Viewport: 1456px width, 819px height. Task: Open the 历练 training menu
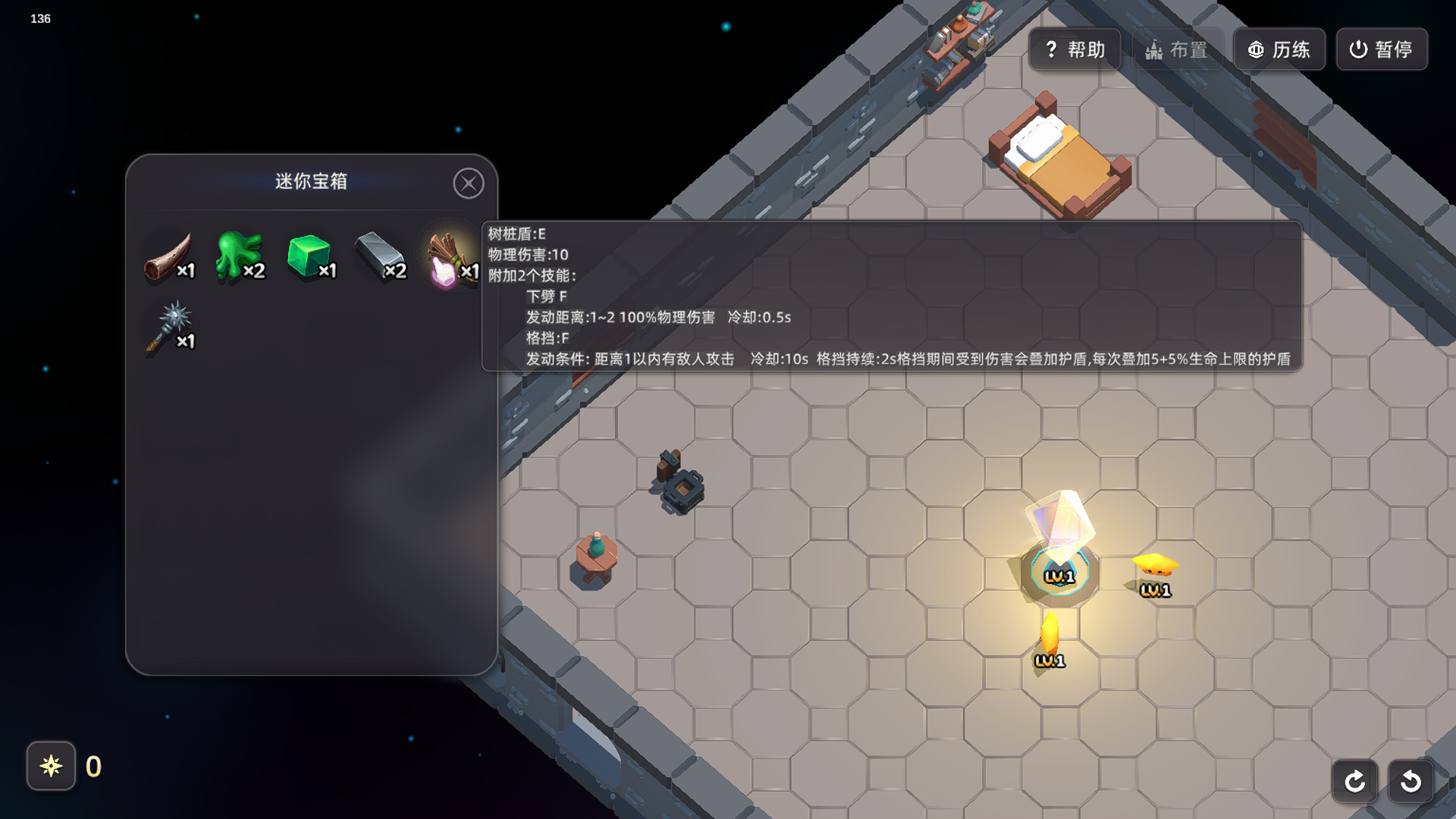[1279, 50]
